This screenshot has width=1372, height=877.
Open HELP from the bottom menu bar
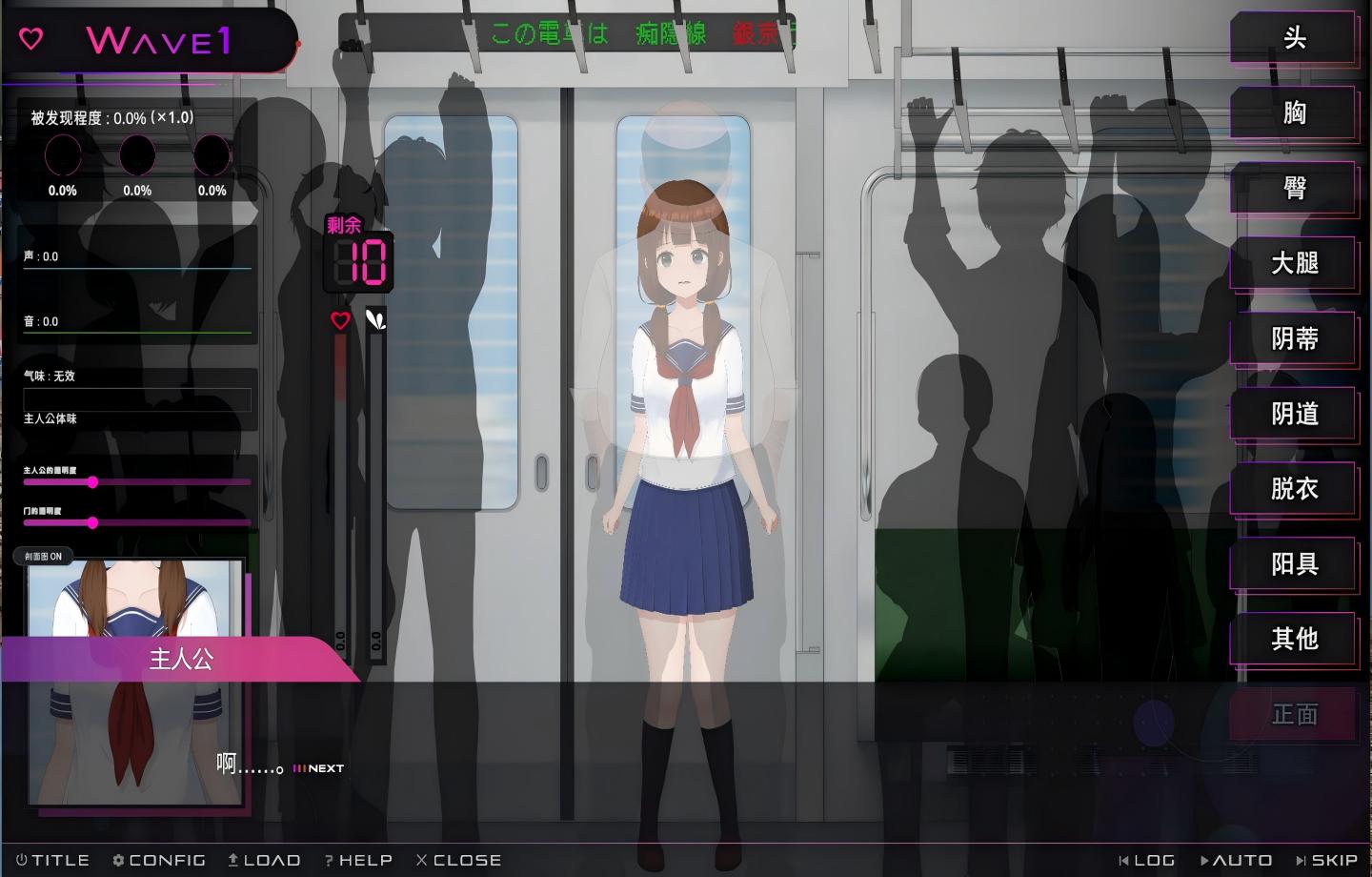[x=359, y=859]
